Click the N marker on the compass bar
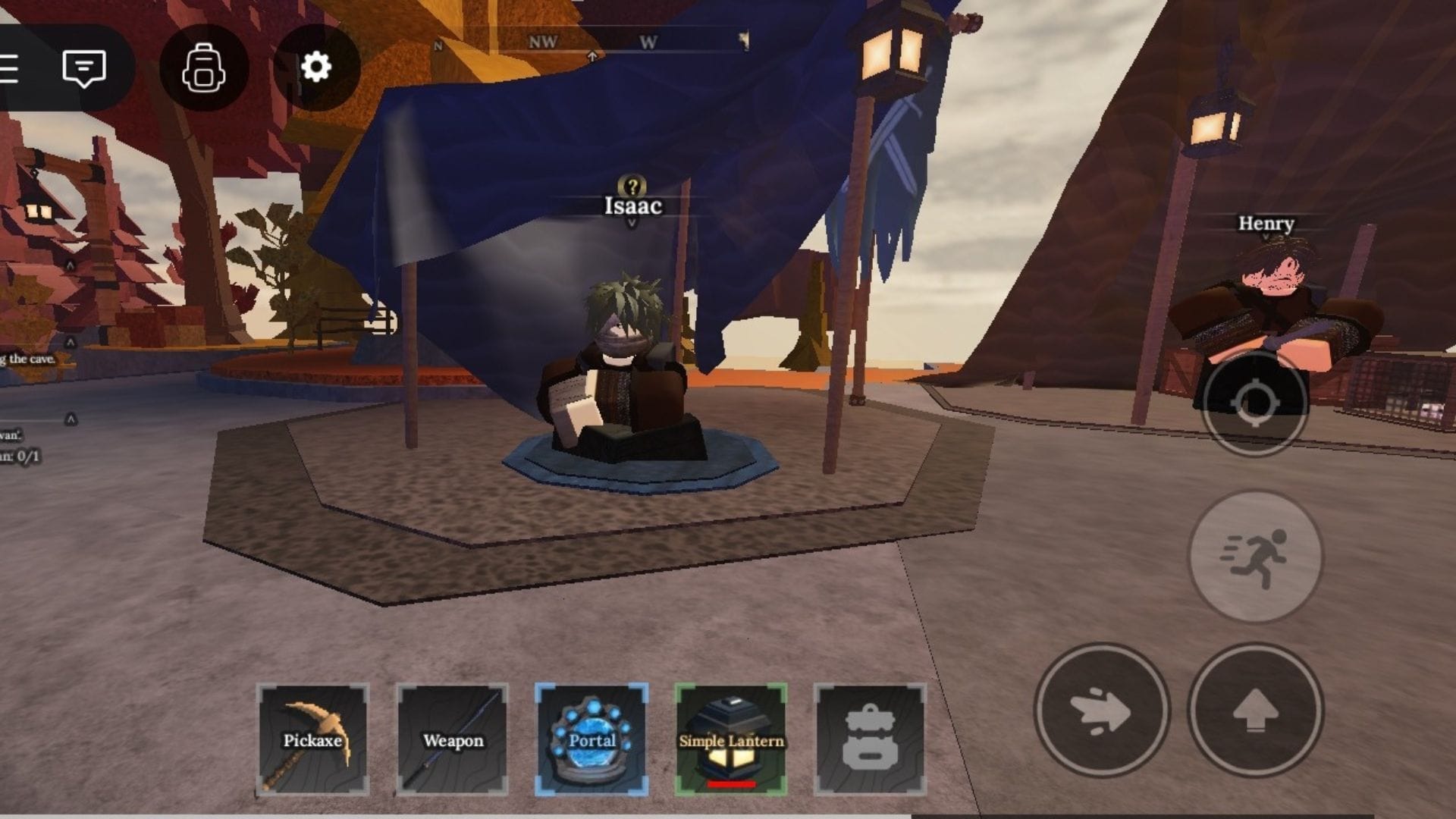Viewport: 1456px width, 819px height. click(438, 45)
